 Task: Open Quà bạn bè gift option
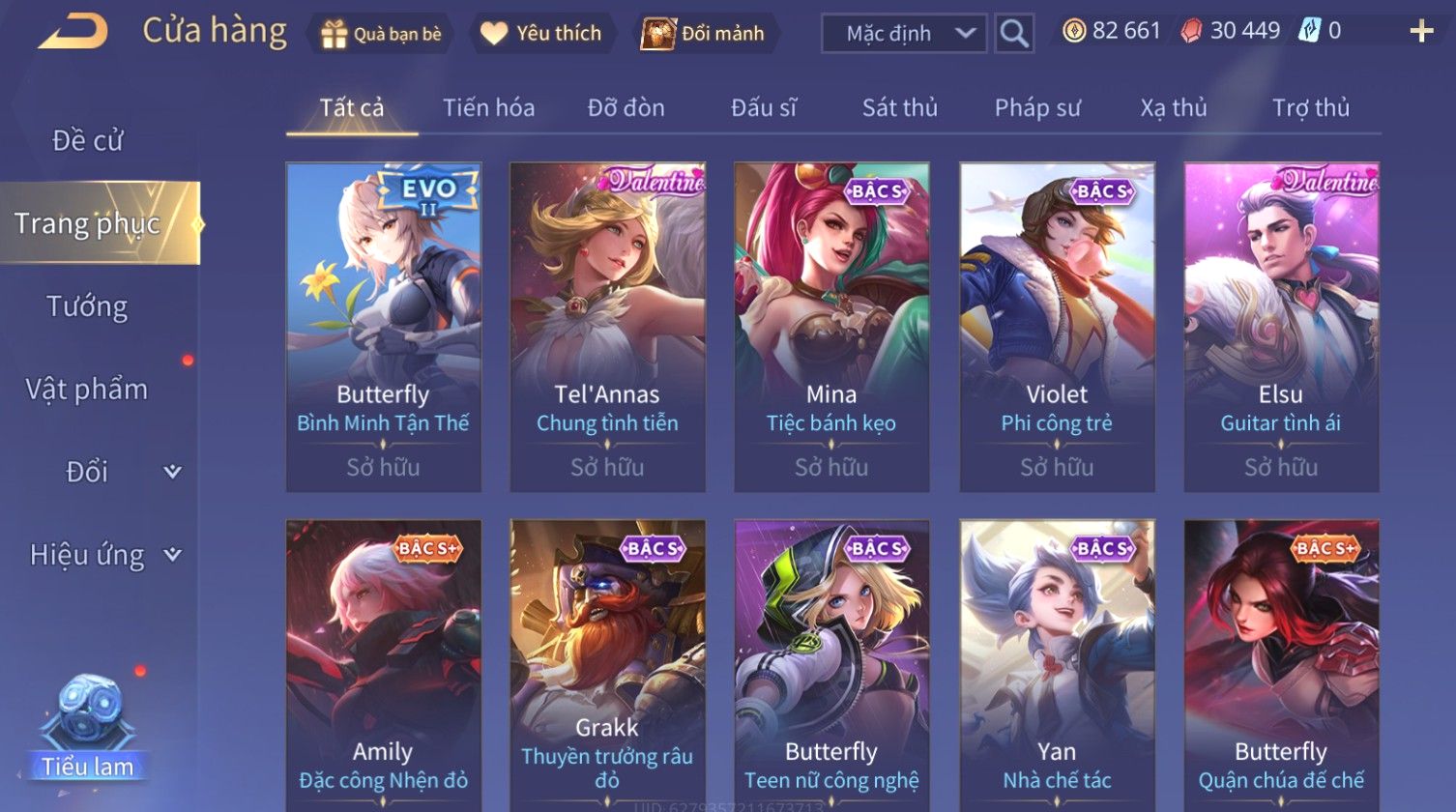tap(382, 34)
